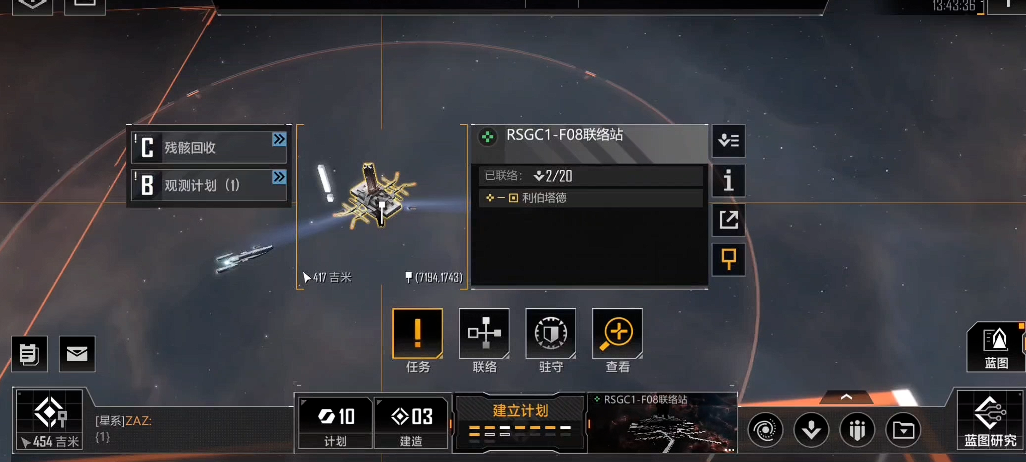Screen dimensions: 1026x462
Task: Click the 查看 inspect button
Action: (x=618, y=333)
